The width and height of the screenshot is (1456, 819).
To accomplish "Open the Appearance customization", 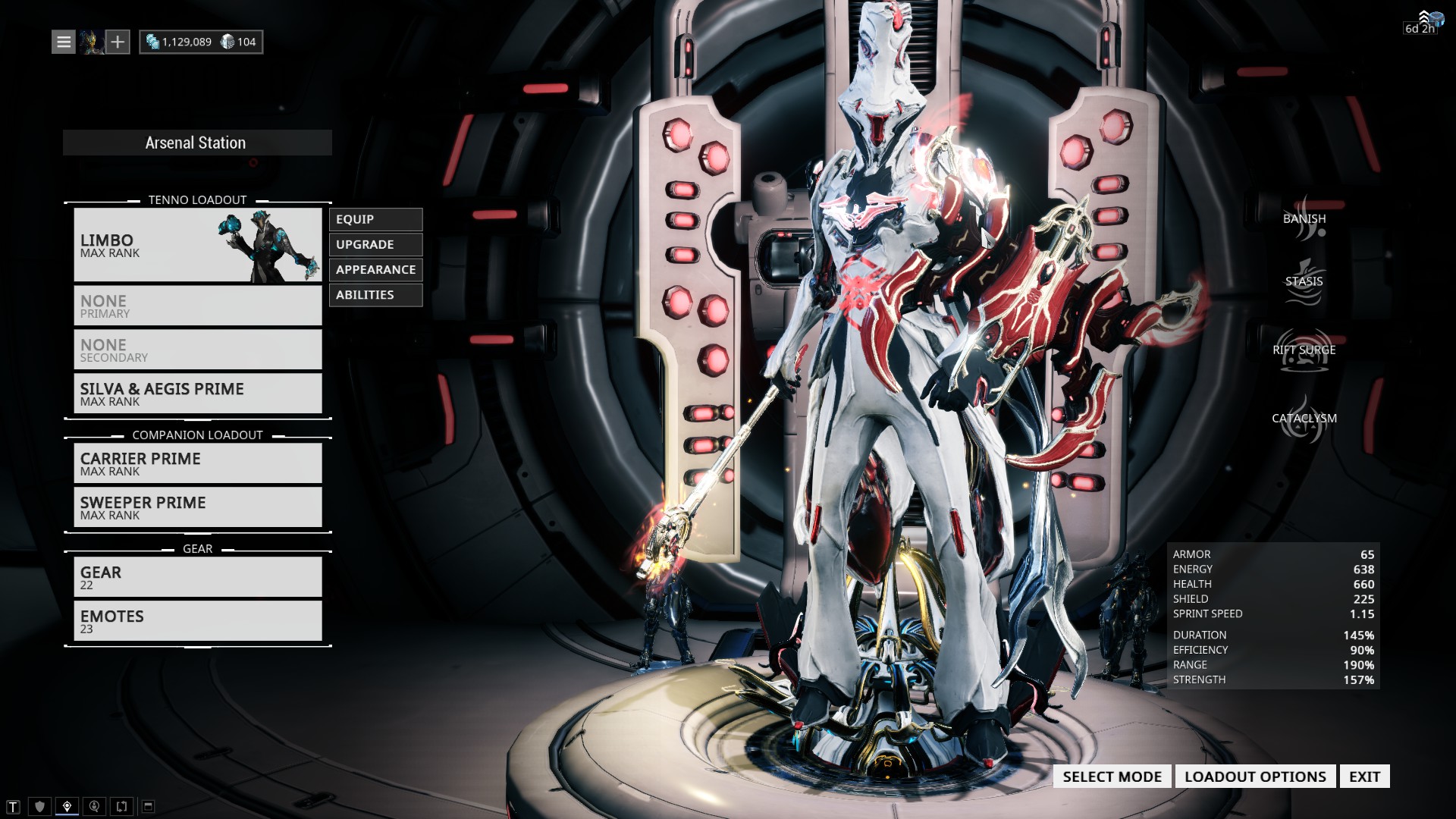I will coord(375,269).
